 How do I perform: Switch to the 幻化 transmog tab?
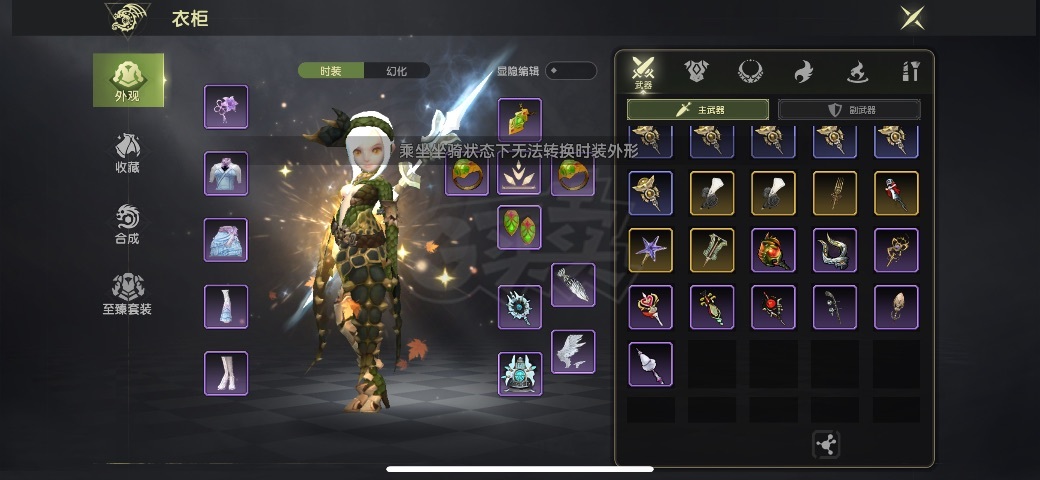click(397, 71)
